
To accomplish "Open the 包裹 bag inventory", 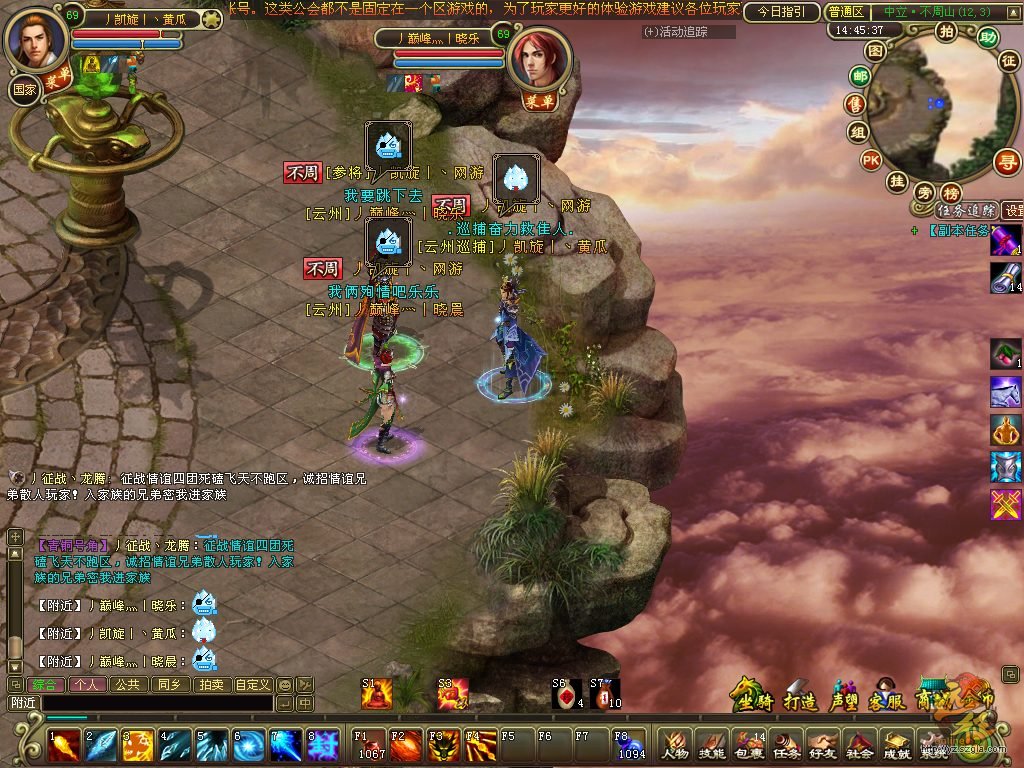I will (x=748, y=744).
